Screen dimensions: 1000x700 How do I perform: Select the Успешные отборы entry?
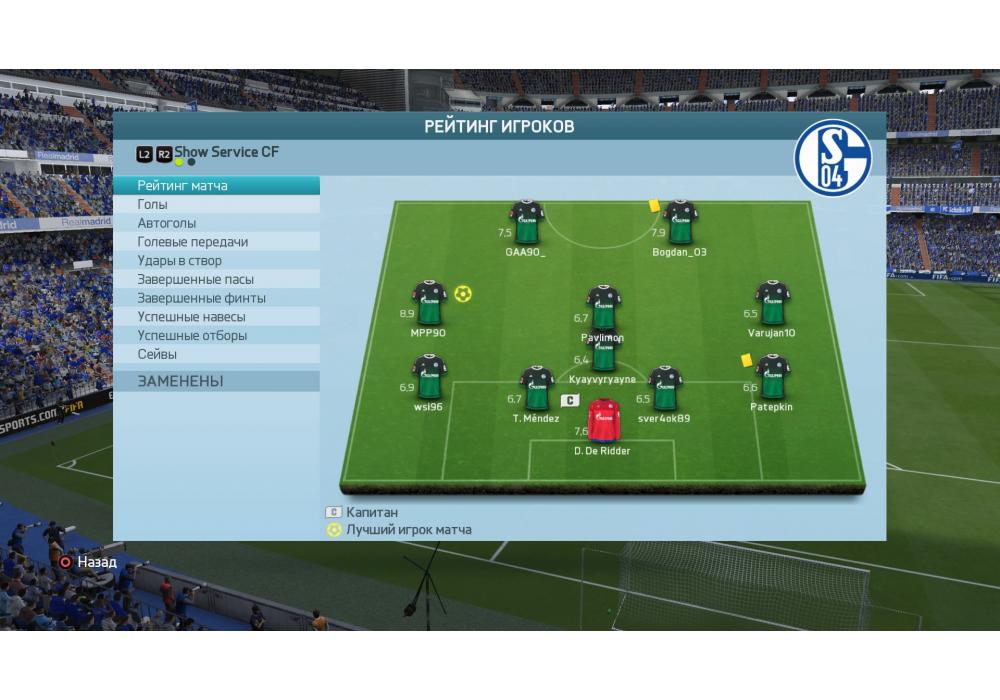217,336
